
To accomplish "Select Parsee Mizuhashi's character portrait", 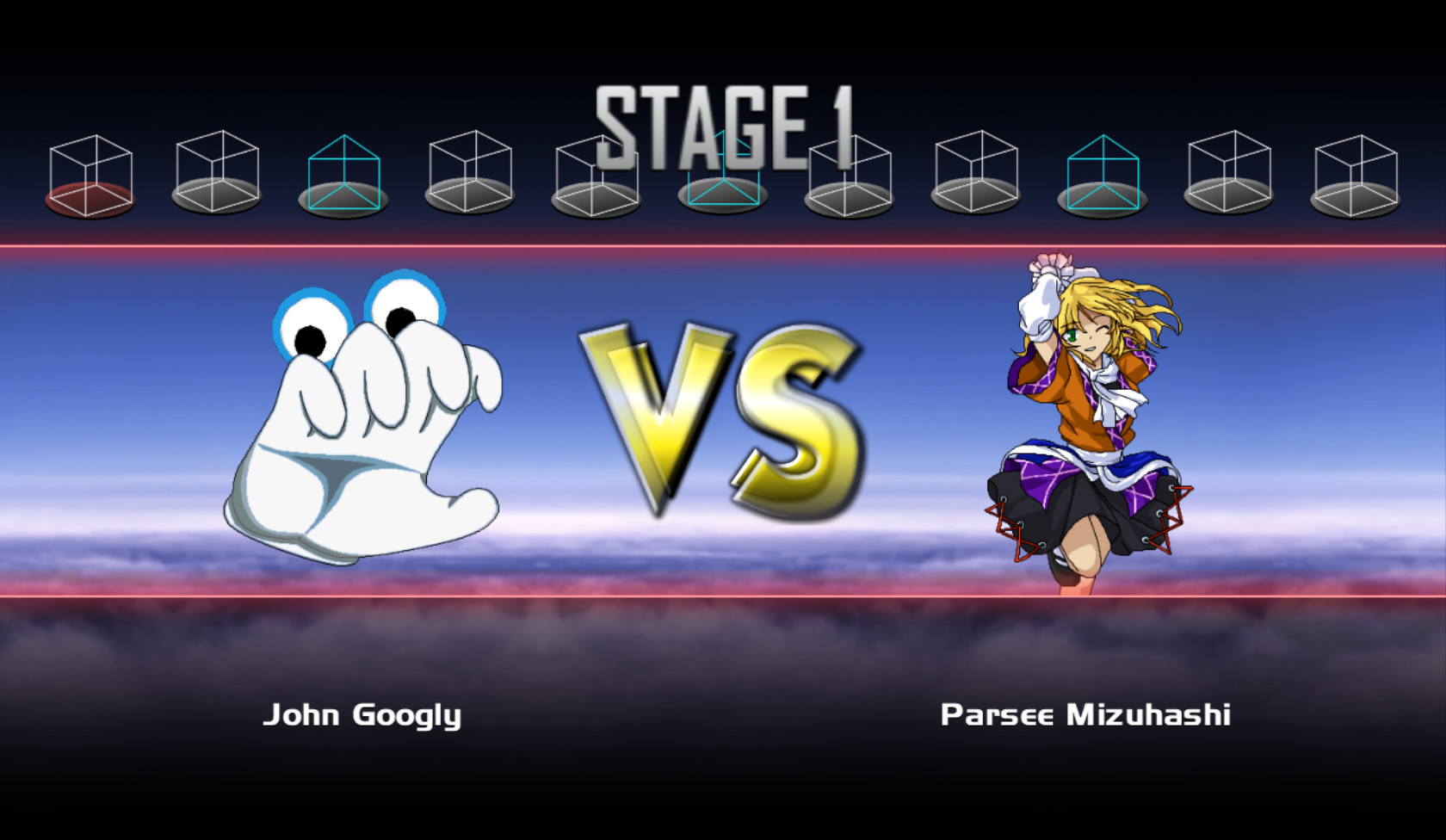I will coord(1084,422).
